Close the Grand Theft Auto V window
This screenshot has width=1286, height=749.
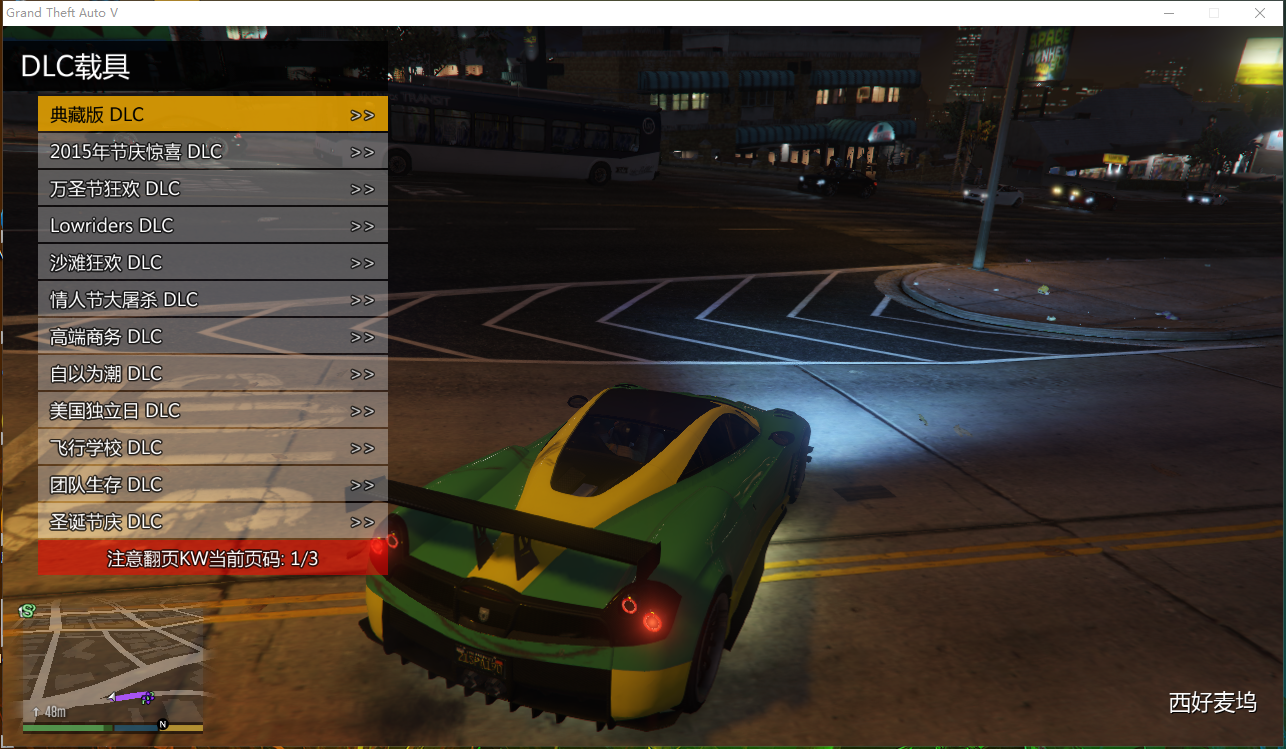[x=1260, y=13]
